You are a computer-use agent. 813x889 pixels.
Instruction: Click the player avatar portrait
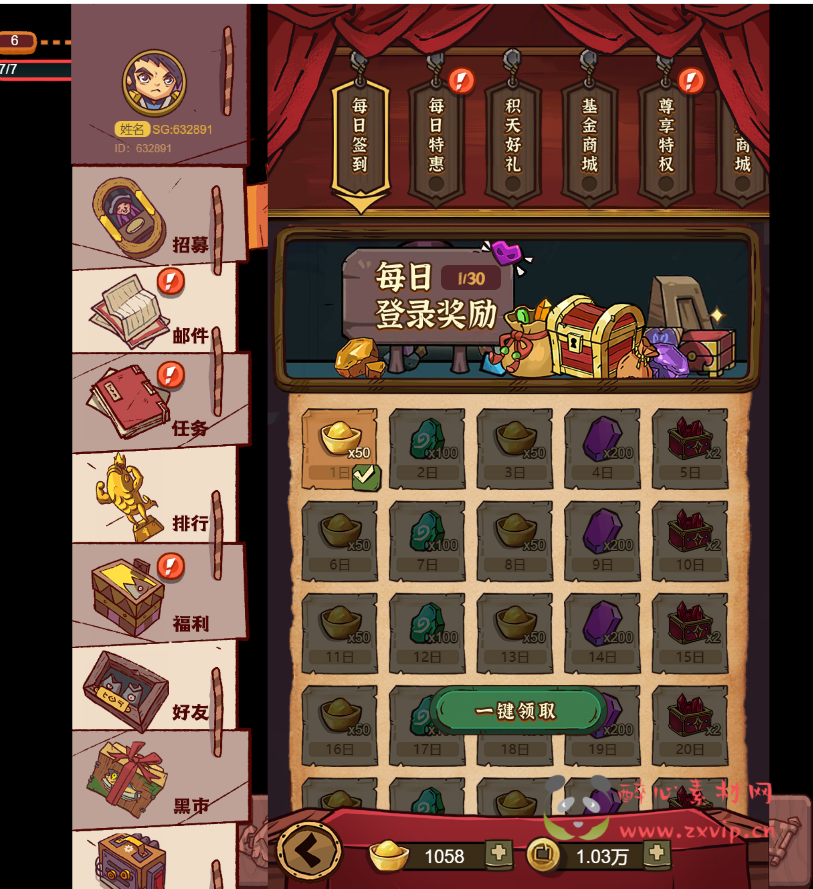155,83
